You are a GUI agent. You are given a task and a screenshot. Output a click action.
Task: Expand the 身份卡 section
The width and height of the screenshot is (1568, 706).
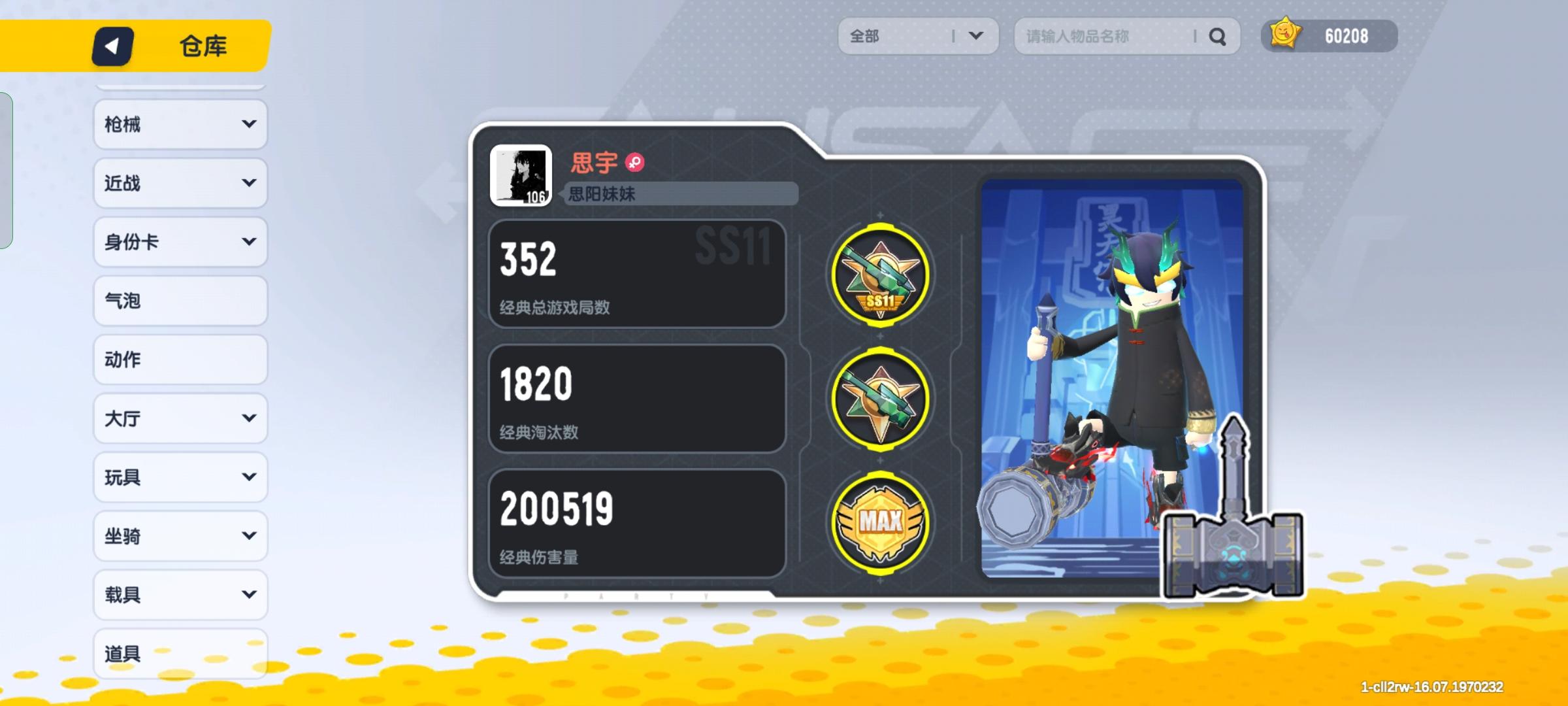pos(180,242)
